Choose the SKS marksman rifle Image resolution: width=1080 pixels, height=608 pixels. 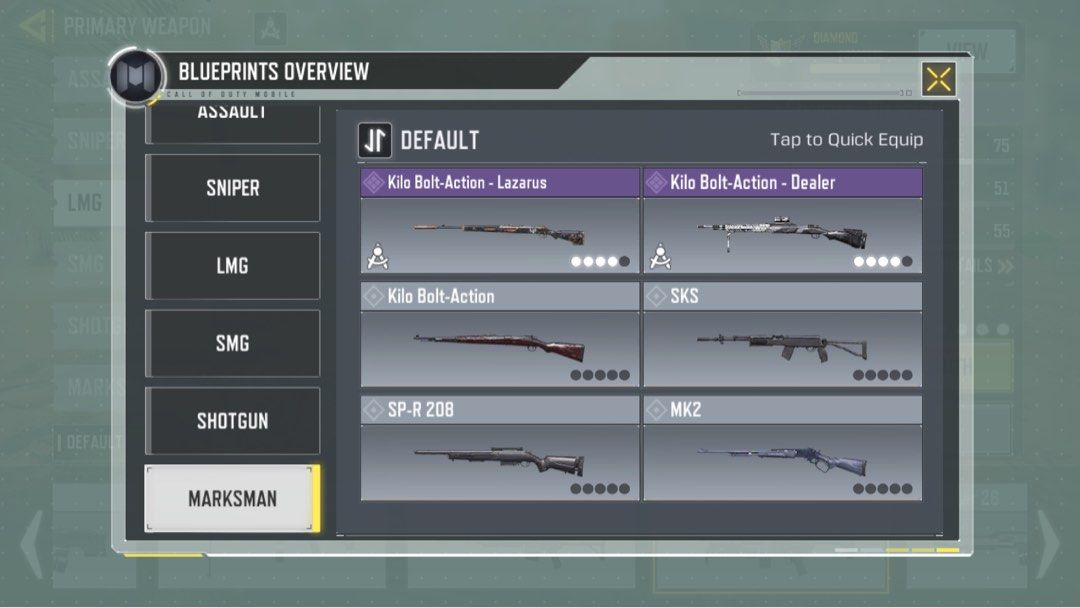[782, 335]
